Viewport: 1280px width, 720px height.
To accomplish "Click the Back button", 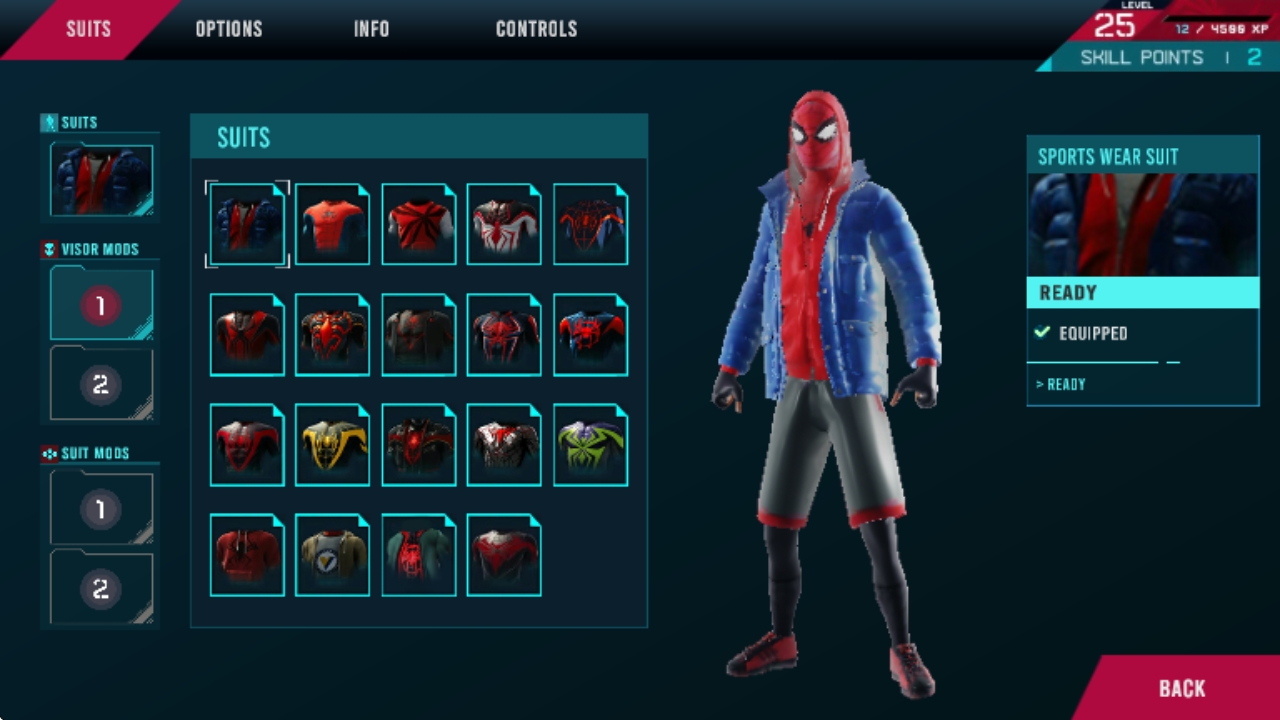I will coord(1181,688).
